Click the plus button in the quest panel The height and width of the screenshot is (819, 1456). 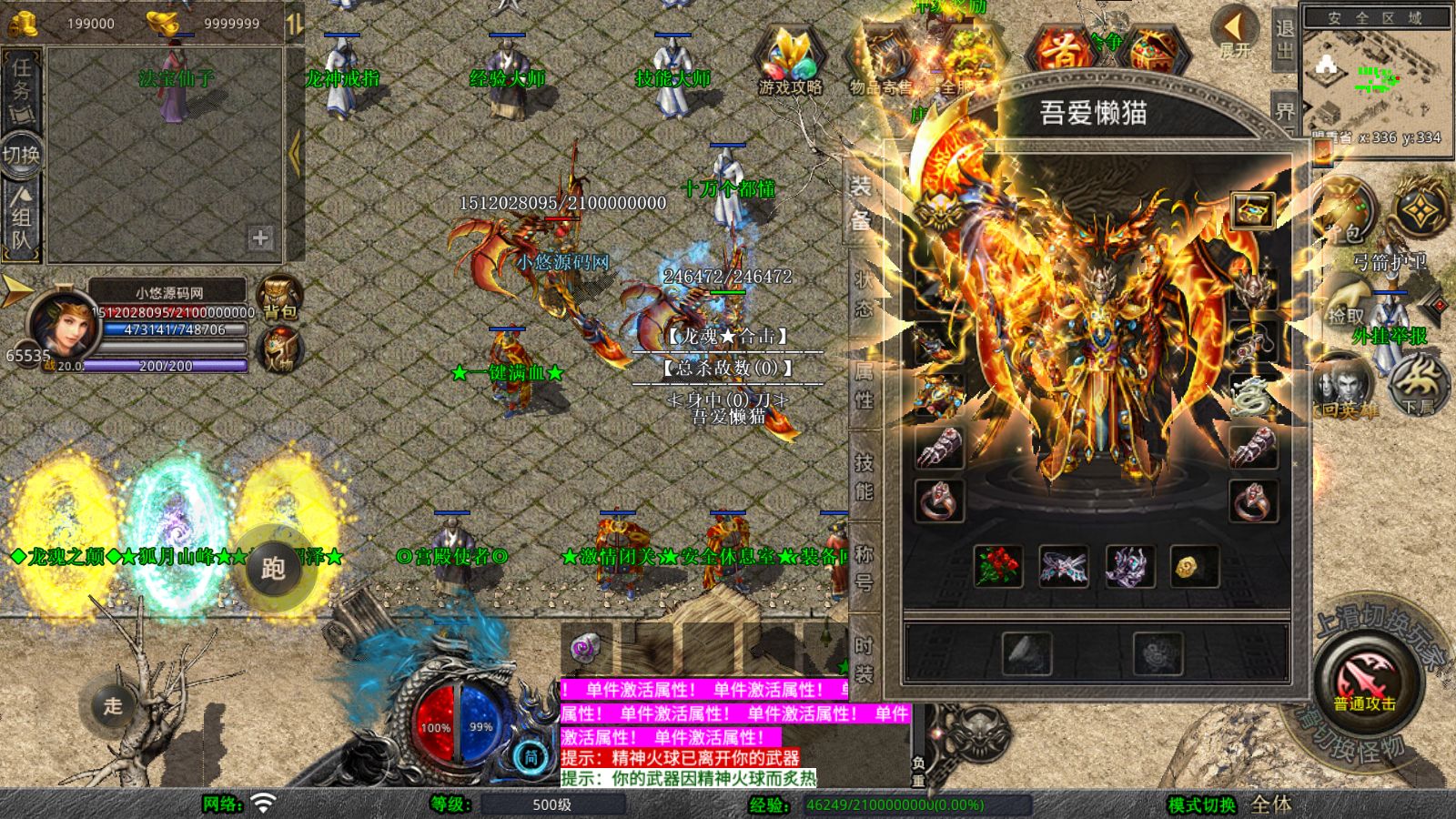tap(260, 238)
